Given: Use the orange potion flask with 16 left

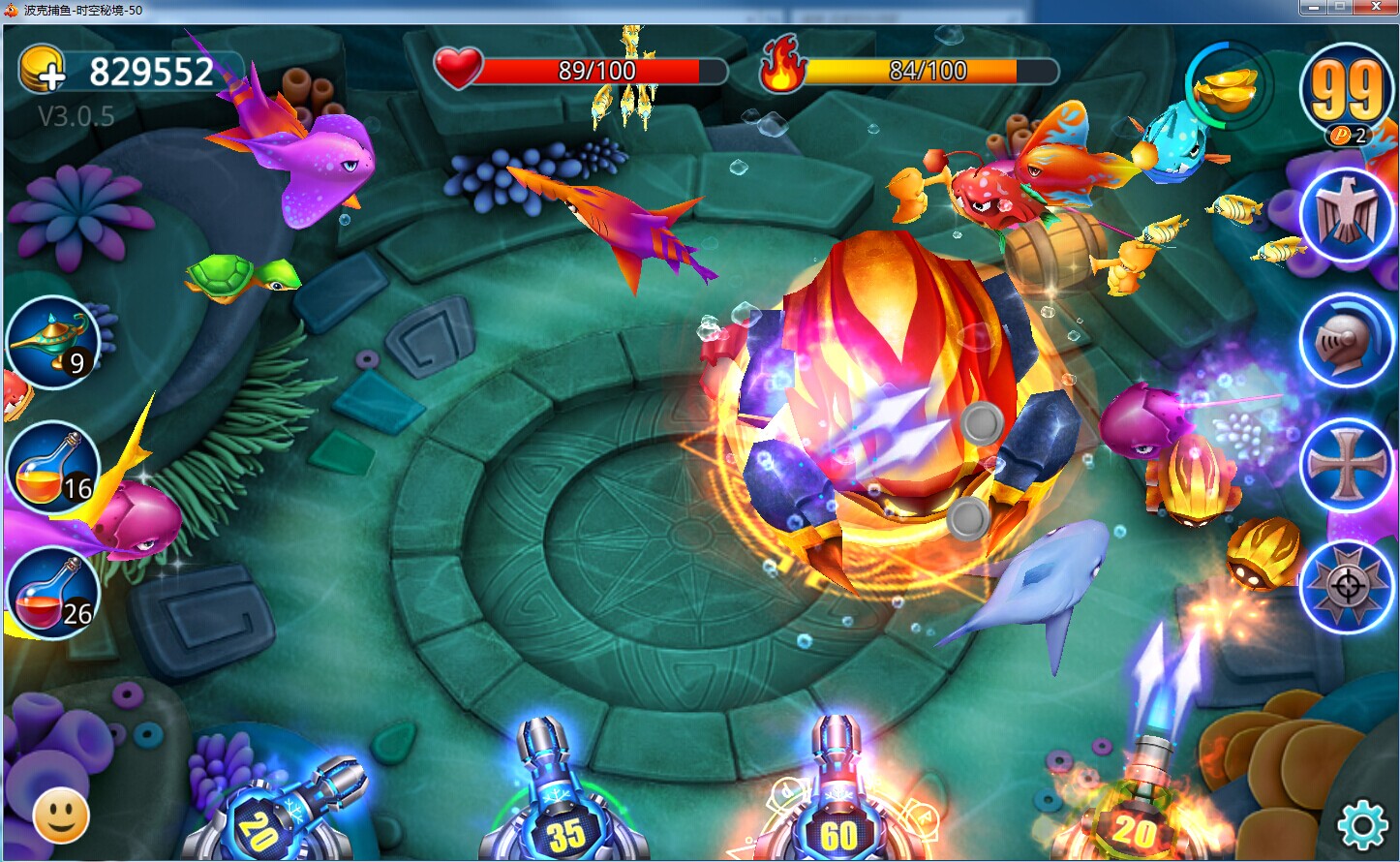Looking at the screenshot, I should coord(53,469).
